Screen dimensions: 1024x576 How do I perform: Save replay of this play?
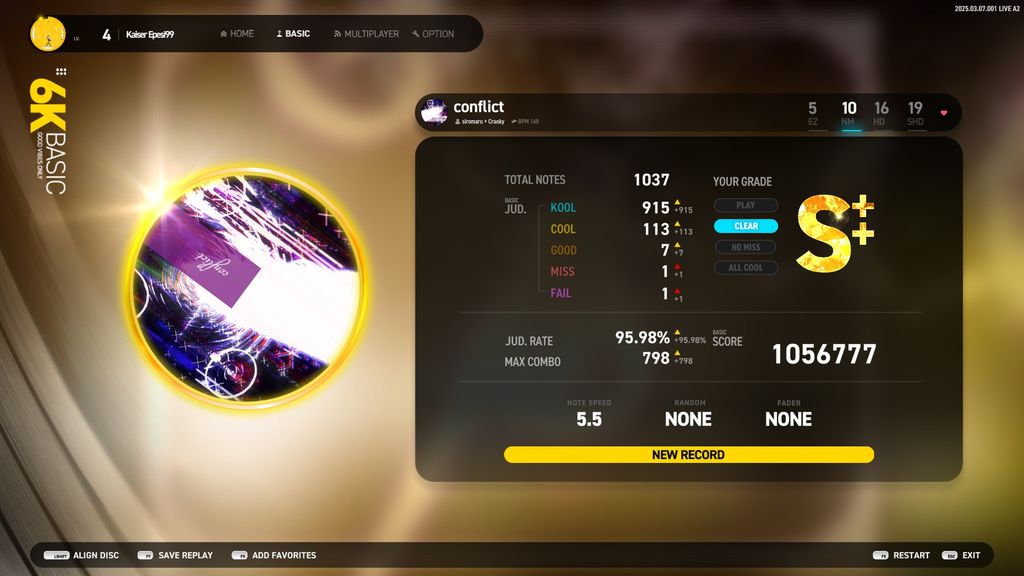pos(175,555)
